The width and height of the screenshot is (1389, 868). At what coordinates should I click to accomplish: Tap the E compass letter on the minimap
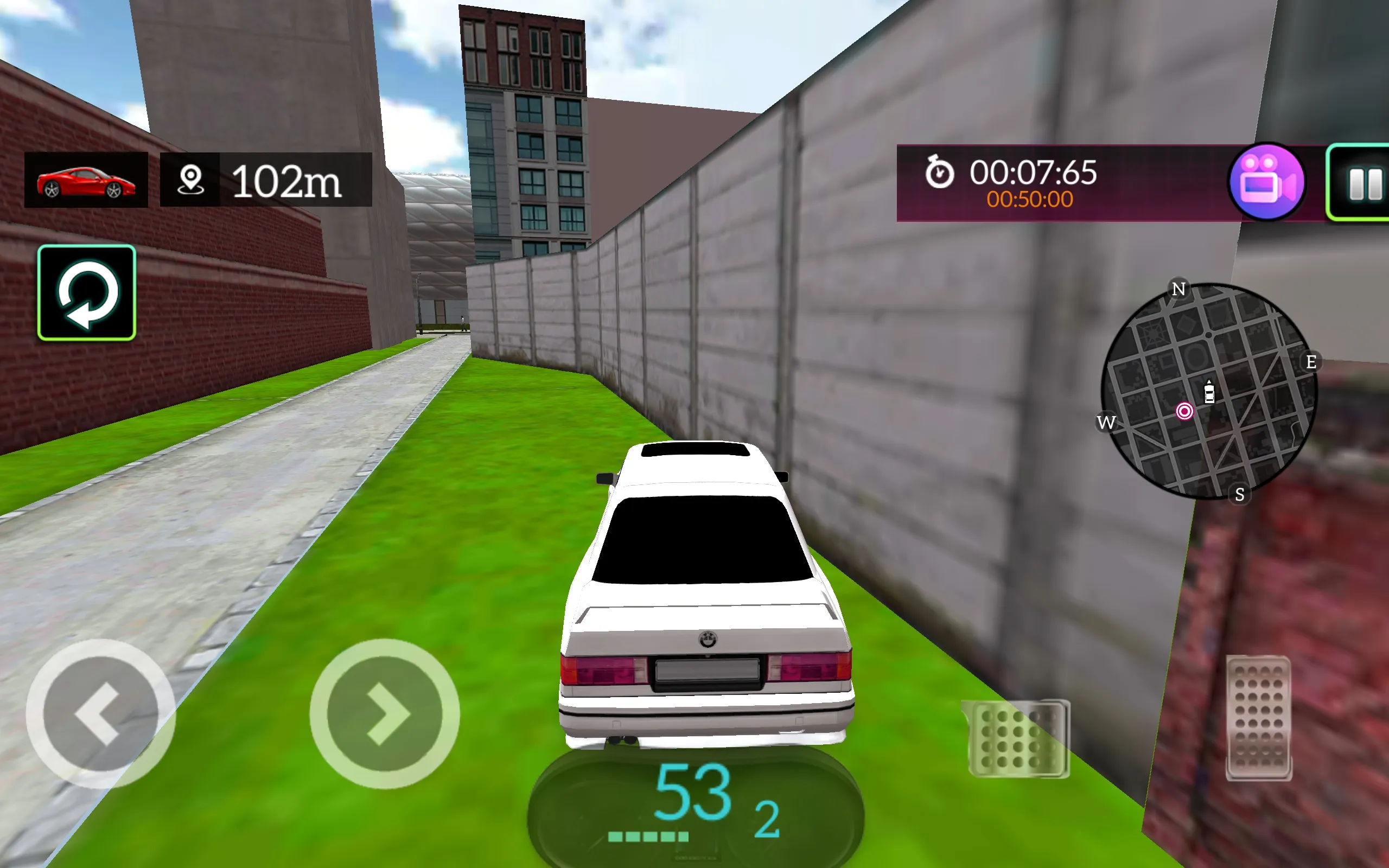coord(1311,362)
